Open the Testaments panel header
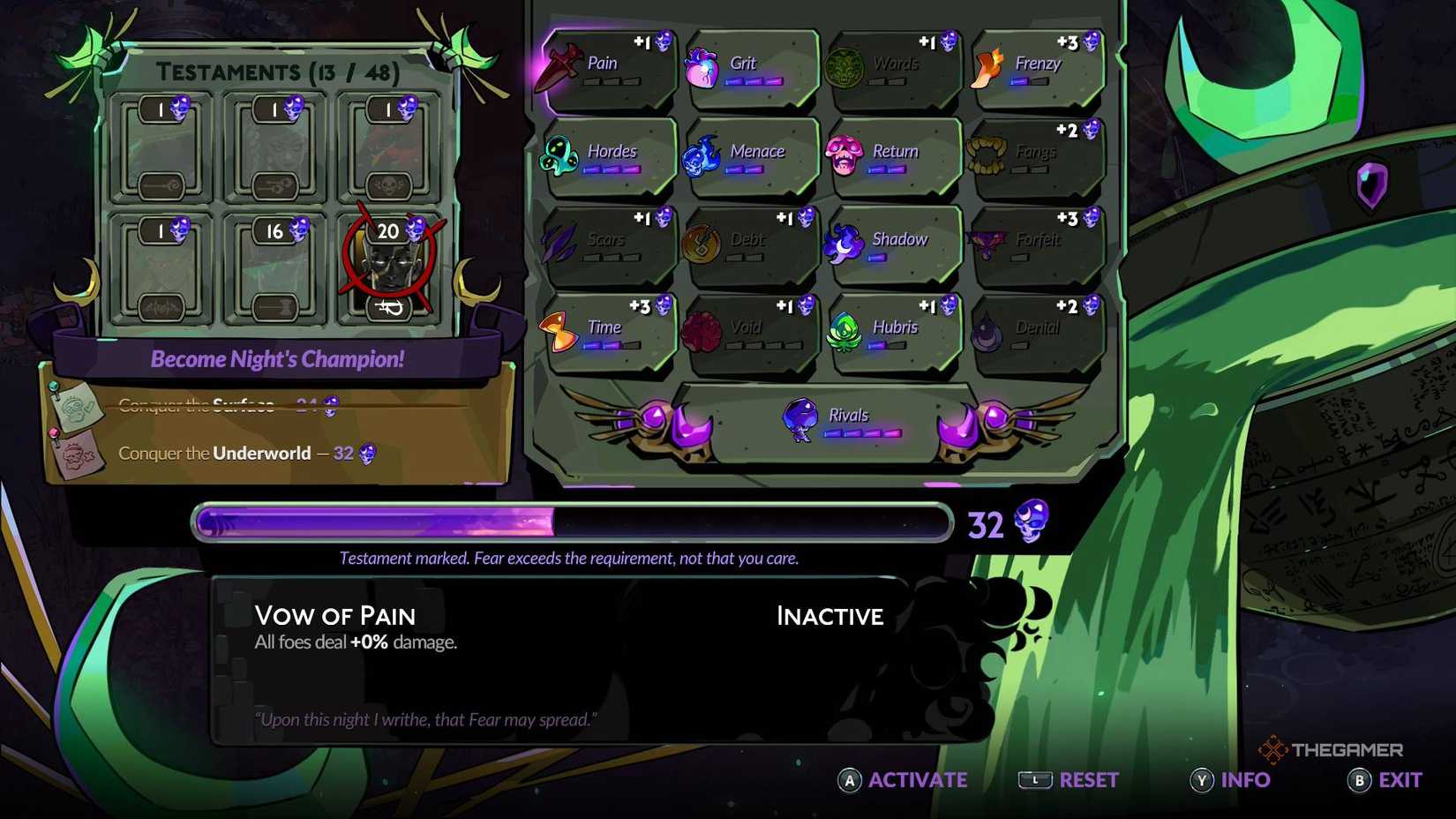 coord(279,71)
